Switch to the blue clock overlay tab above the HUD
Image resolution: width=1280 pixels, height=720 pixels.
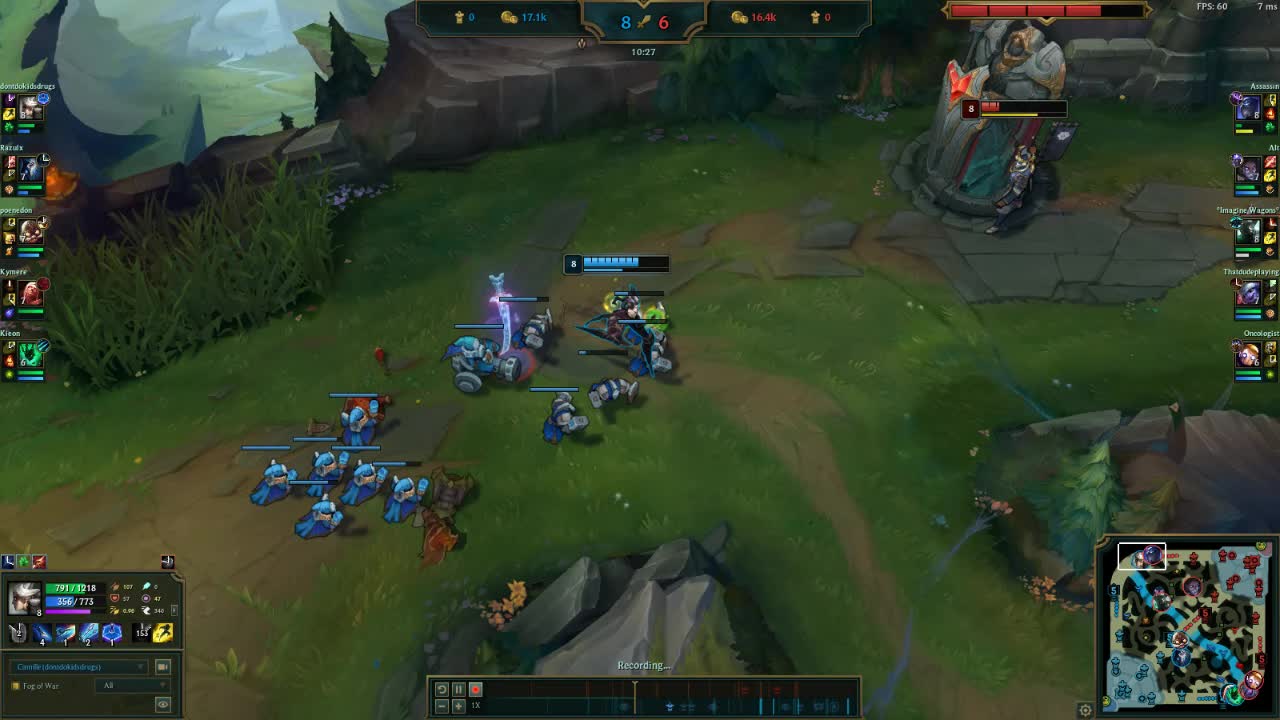(x=9, y=561)
